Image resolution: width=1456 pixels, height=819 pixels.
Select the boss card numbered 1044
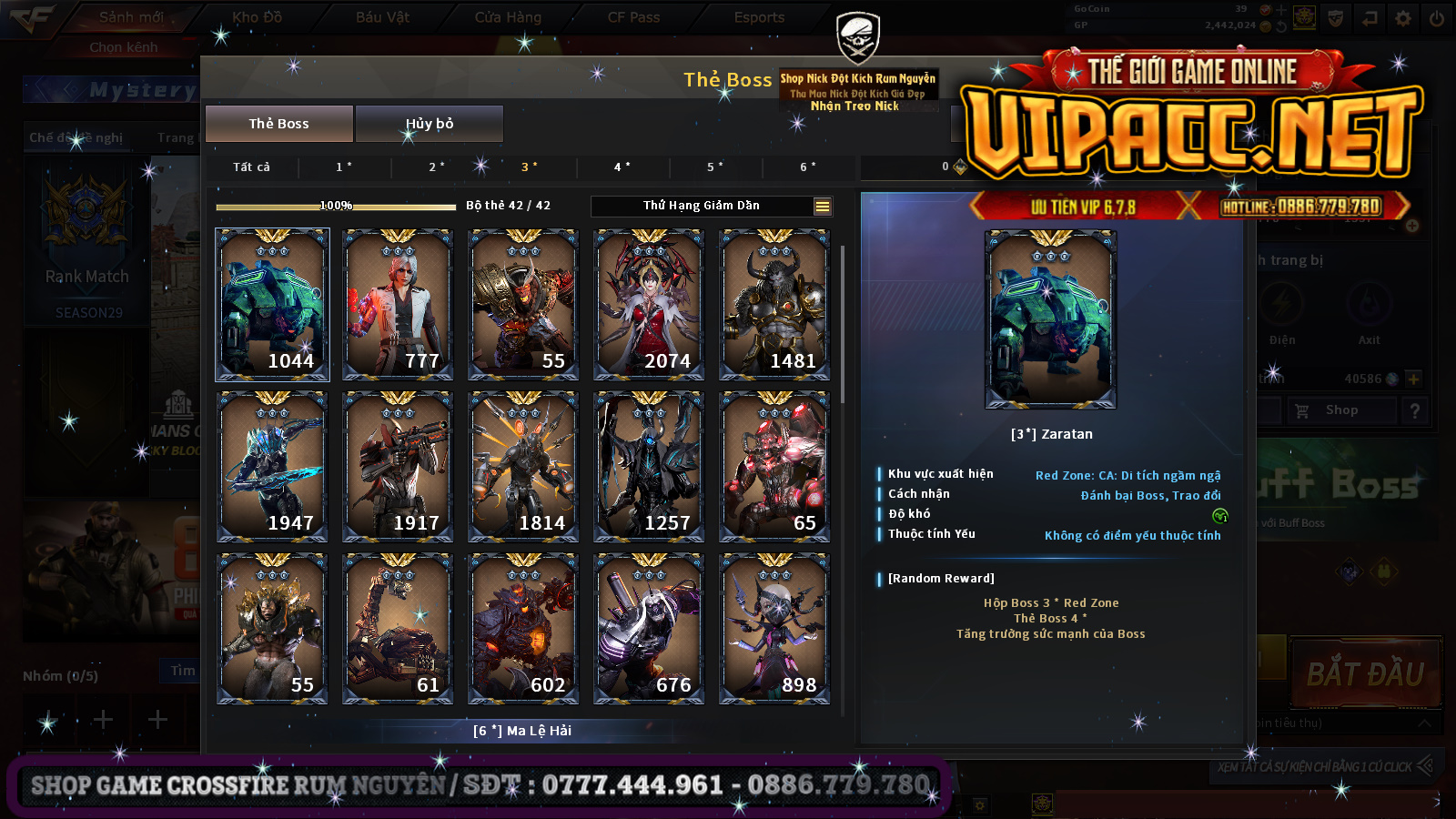(x=272, y=304)
